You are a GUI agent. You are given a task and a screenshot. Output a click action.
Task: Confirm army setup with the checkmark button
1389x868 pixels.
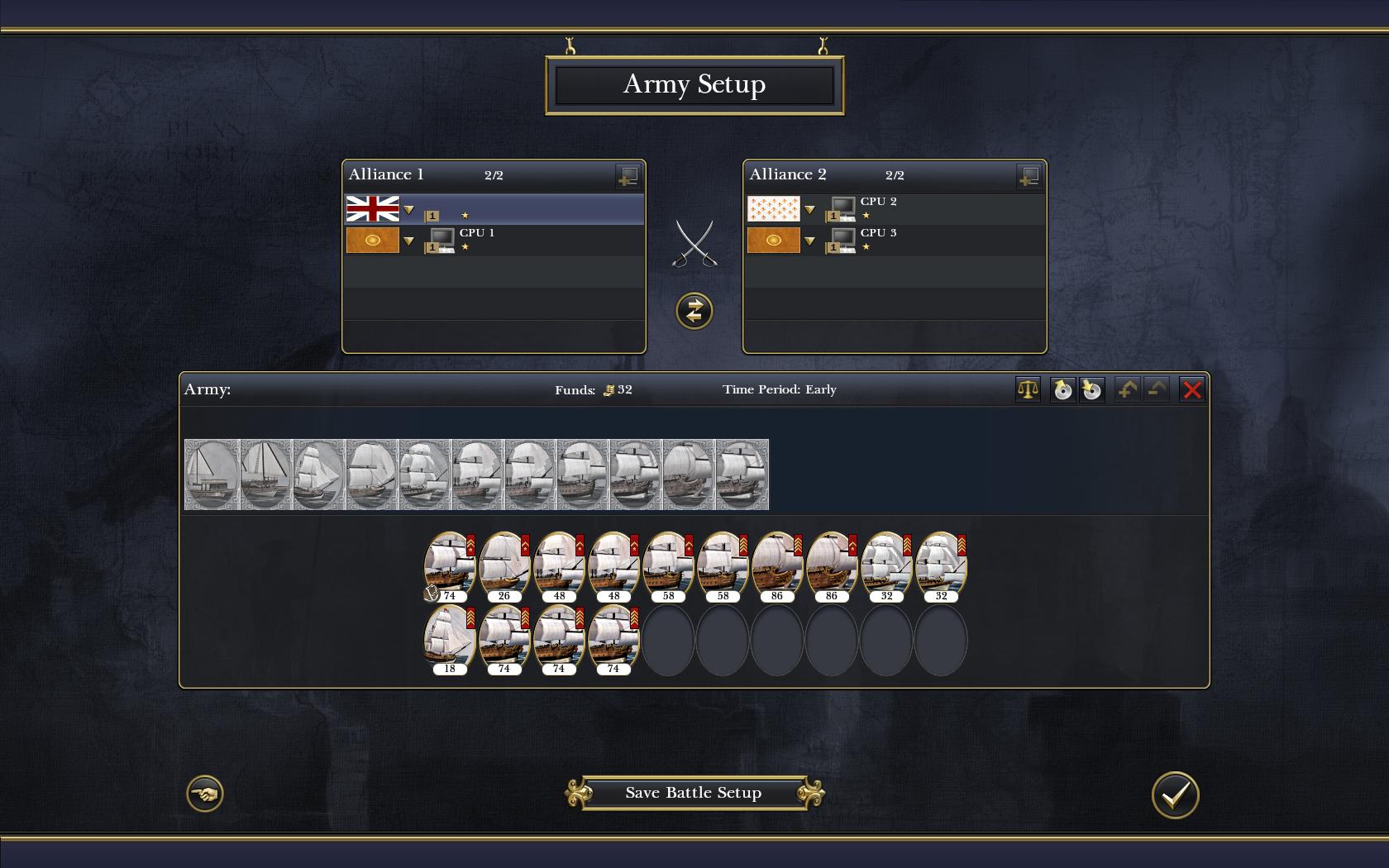click(x=1175, y=794)
